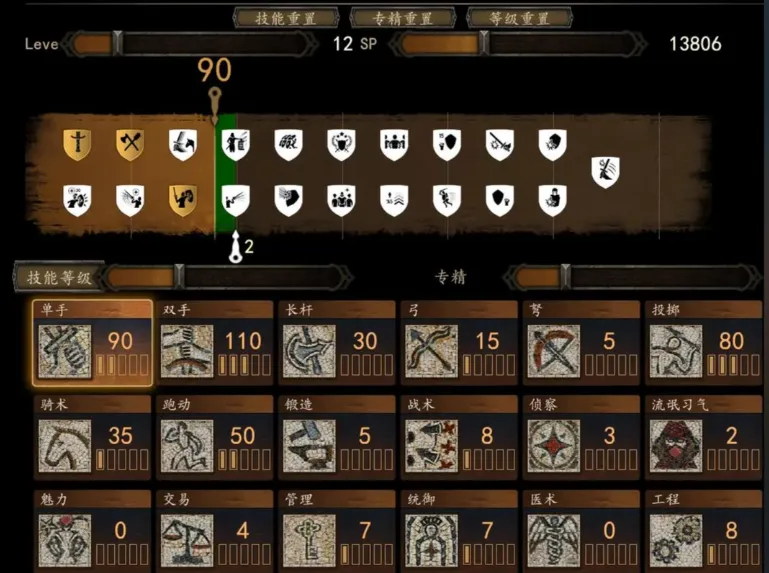Choose the 骑术 skill card

pos(93,436)
